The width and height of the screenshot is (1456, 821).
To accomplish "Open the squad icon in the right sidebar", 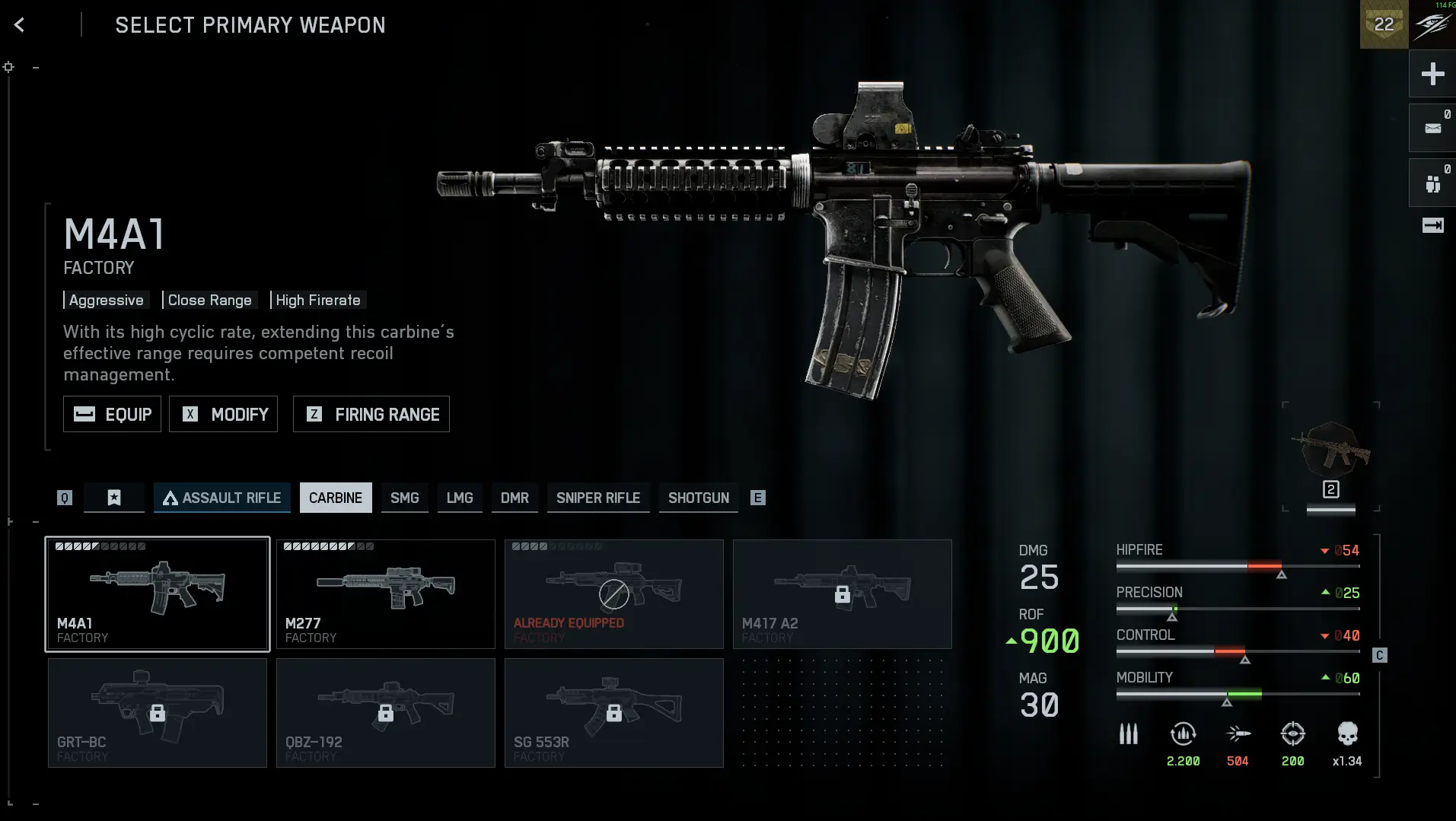I will pyautogui.click(x=1432, y=183).
